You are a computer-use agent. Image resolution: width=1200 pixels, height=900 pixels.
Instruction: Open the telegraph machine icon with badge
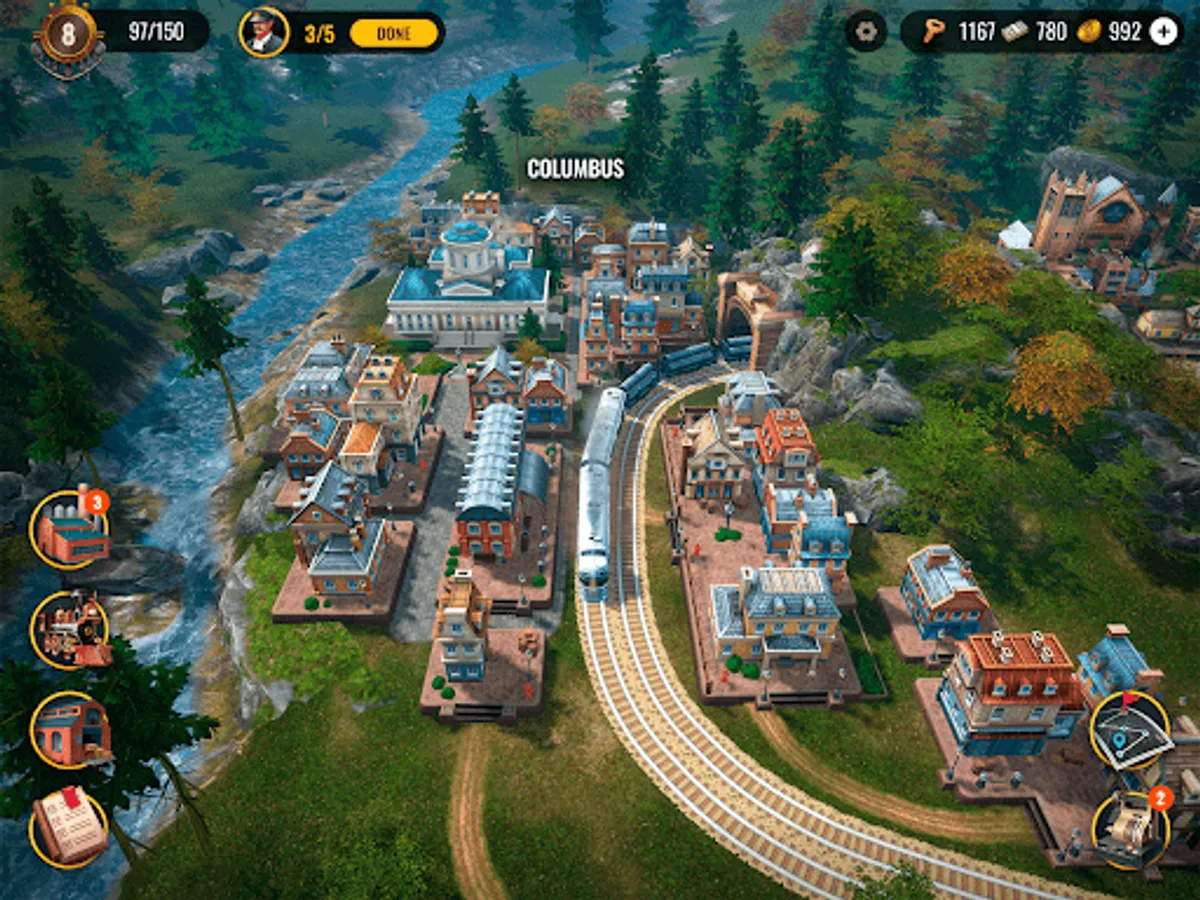(1130, 830)
